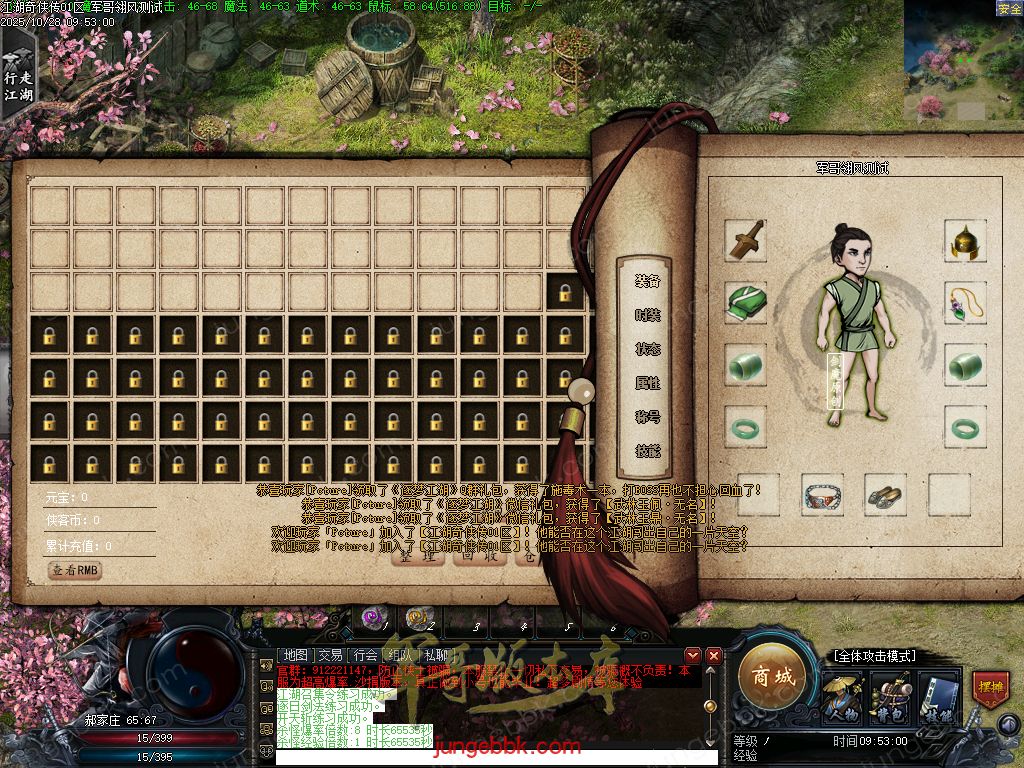Choose the purple gem necklace slot
This screenshot has width=1024, height=768.
pyautogui.click(x=966, y=303)
